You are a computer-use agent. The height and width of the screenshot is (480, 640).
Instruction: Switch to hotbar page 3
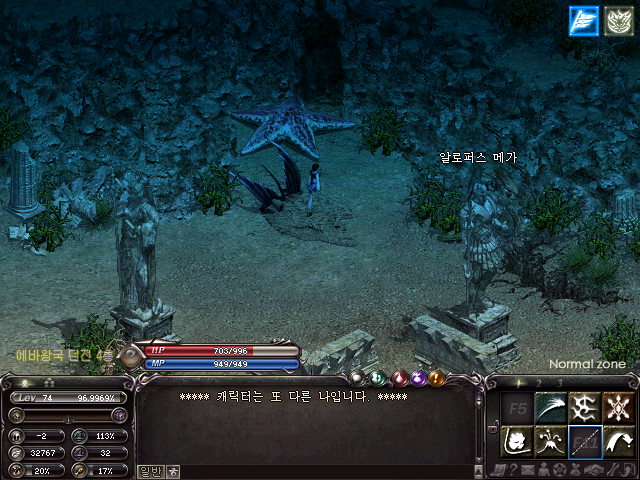point(560,383)
